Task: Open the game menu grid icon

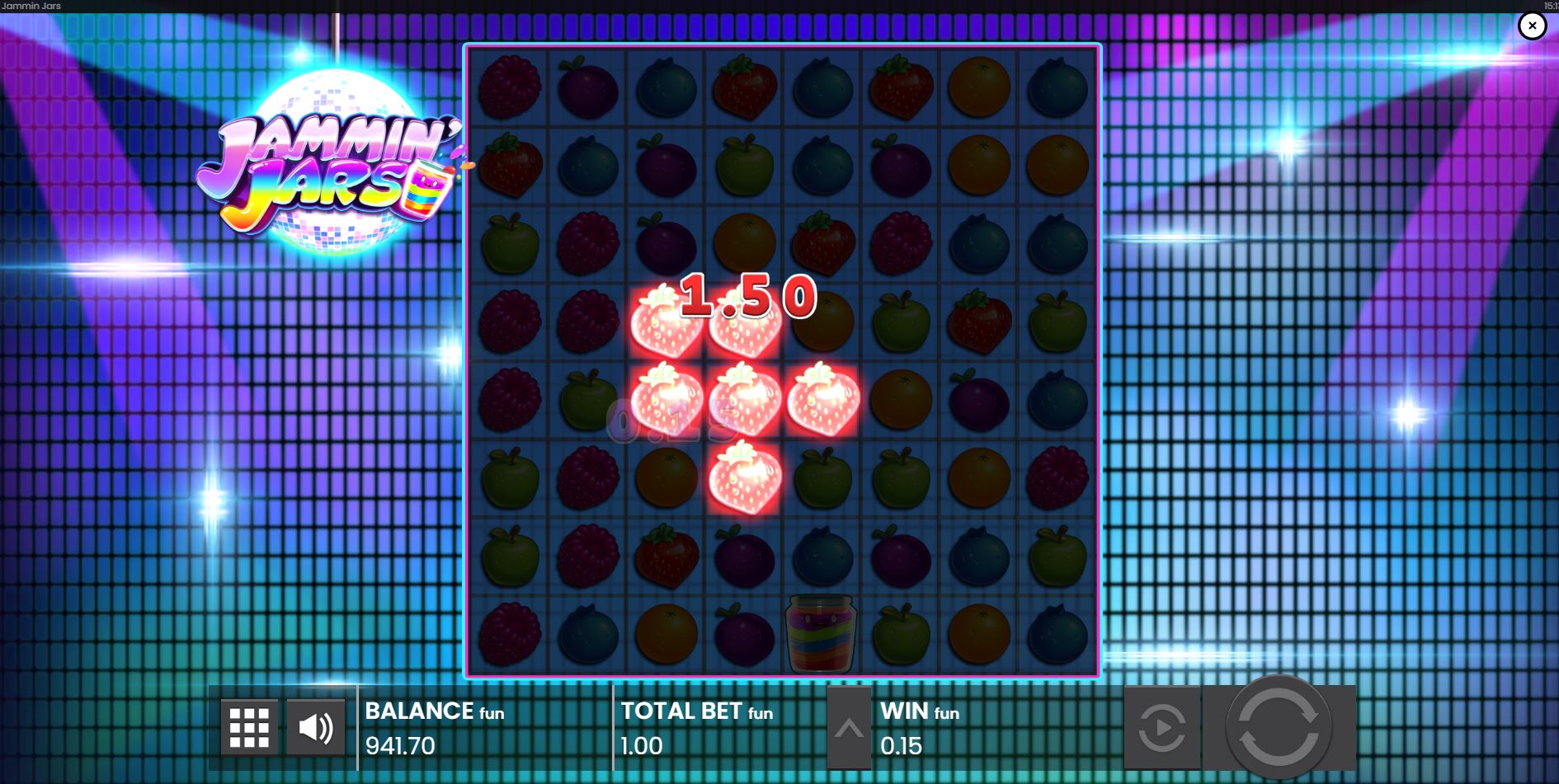Action: (250, 726)
